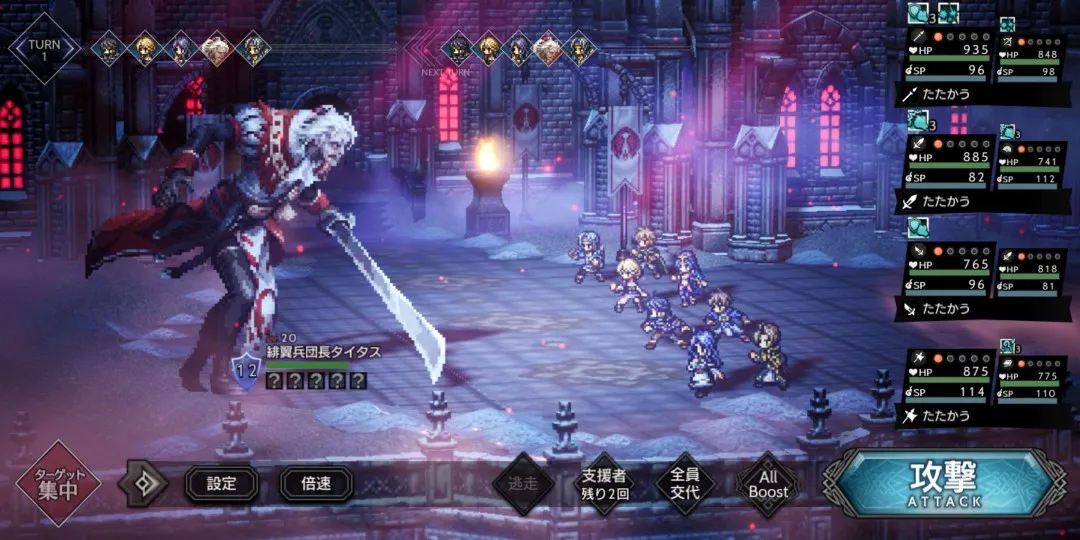Toggle 倍速 double speed
This screenshot has width=1080, height=540.
(316, 484)
